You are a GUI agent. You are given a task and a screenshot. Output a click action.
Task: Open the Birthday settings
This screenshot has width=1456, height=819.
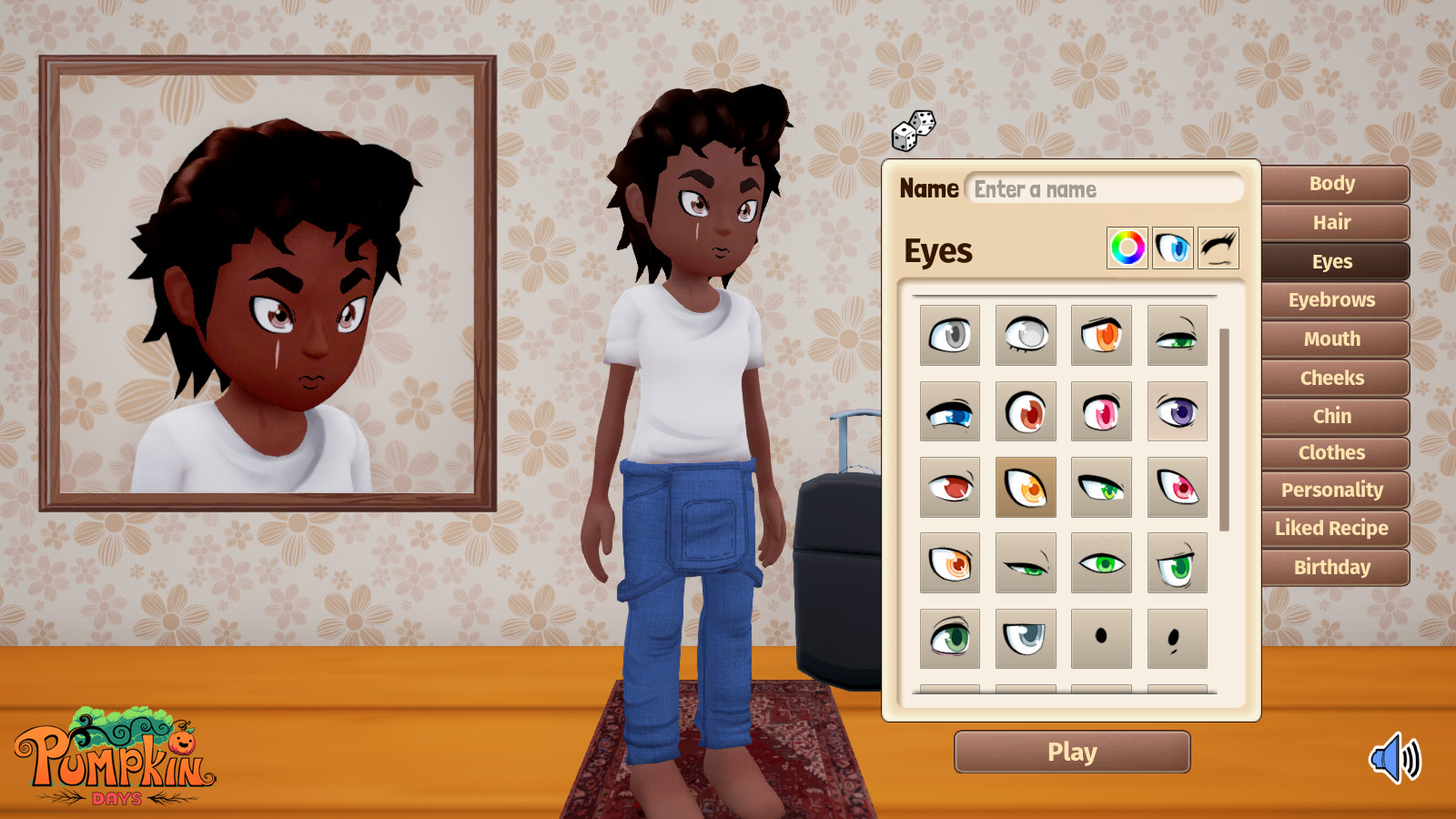[1333, 567]
